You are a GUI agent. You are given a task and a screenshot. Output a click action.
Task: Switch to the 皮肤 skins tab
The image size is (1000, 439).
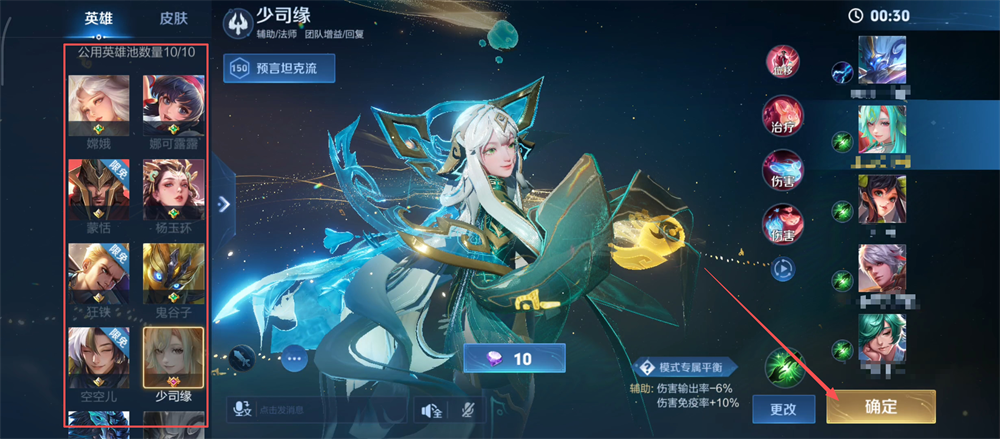click(x=173, y=18)
